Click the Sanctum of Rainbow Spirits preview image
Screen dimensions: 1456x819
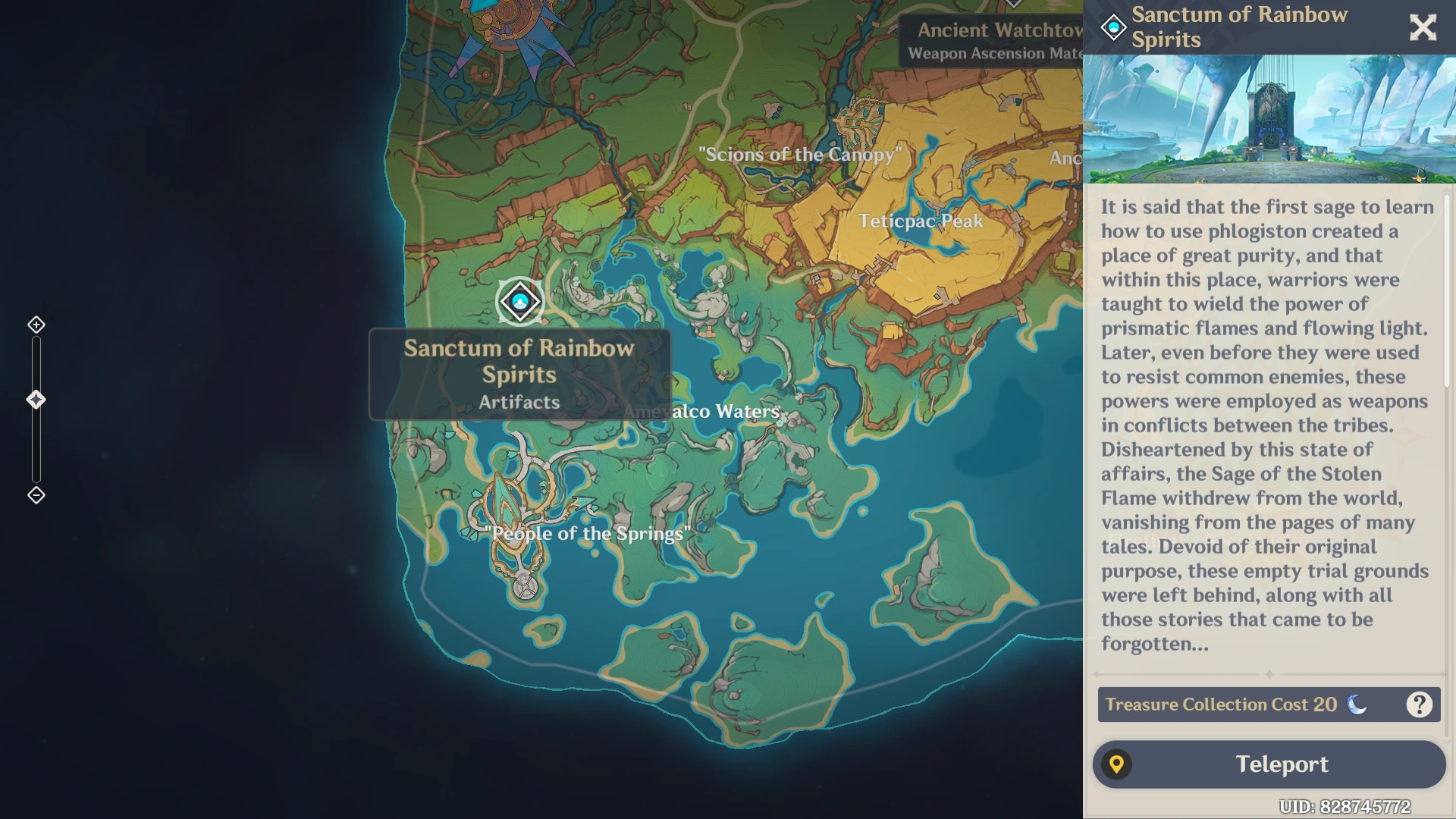pos(1269,119)
